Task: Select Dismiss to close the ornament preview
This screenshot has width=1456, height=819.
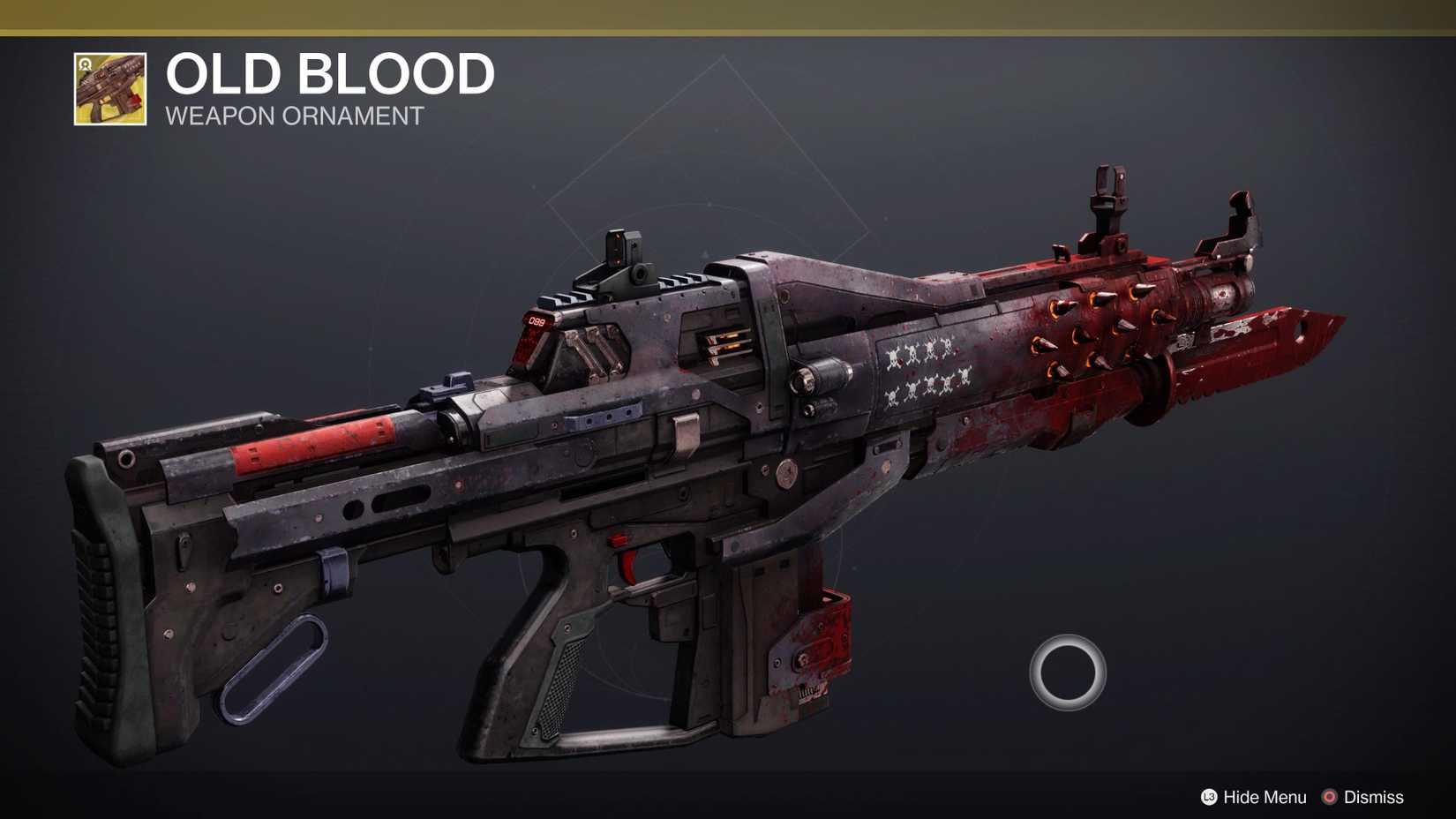Action: pyautogui.click(x=1374, y=797)
